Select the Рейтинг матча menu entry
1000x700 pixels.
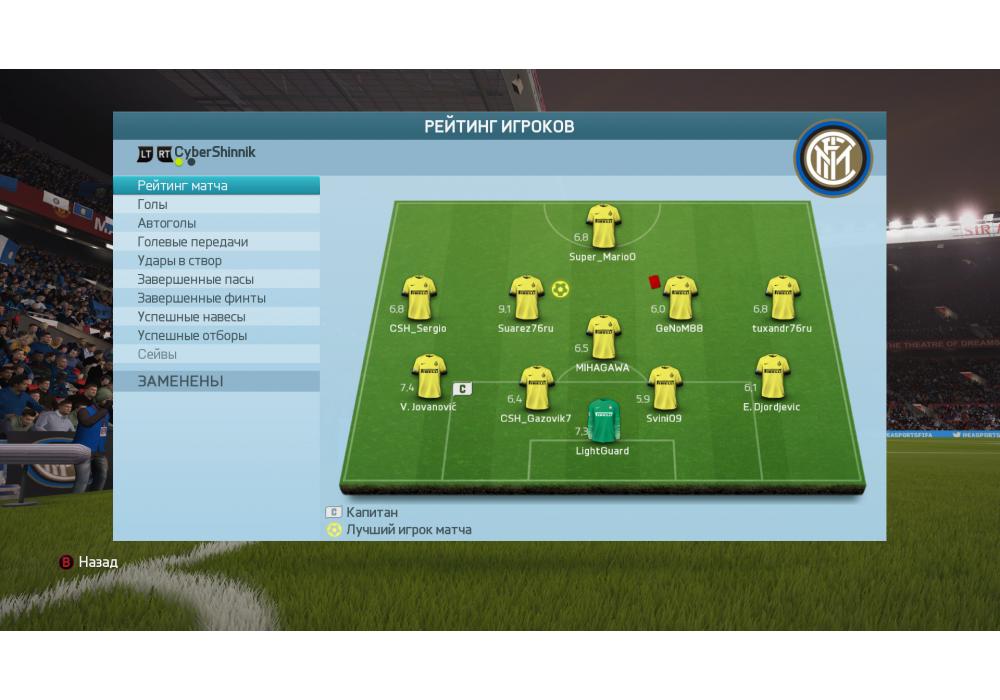tap(216, 186)
